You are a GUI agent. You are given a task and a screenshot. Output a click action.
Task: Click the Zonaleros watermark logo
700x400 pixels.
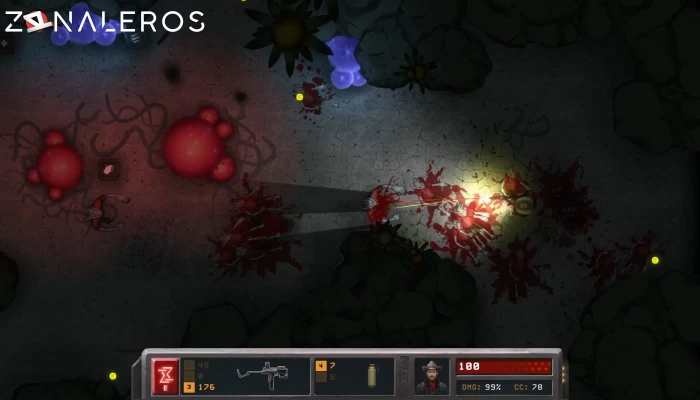[103, 21]
